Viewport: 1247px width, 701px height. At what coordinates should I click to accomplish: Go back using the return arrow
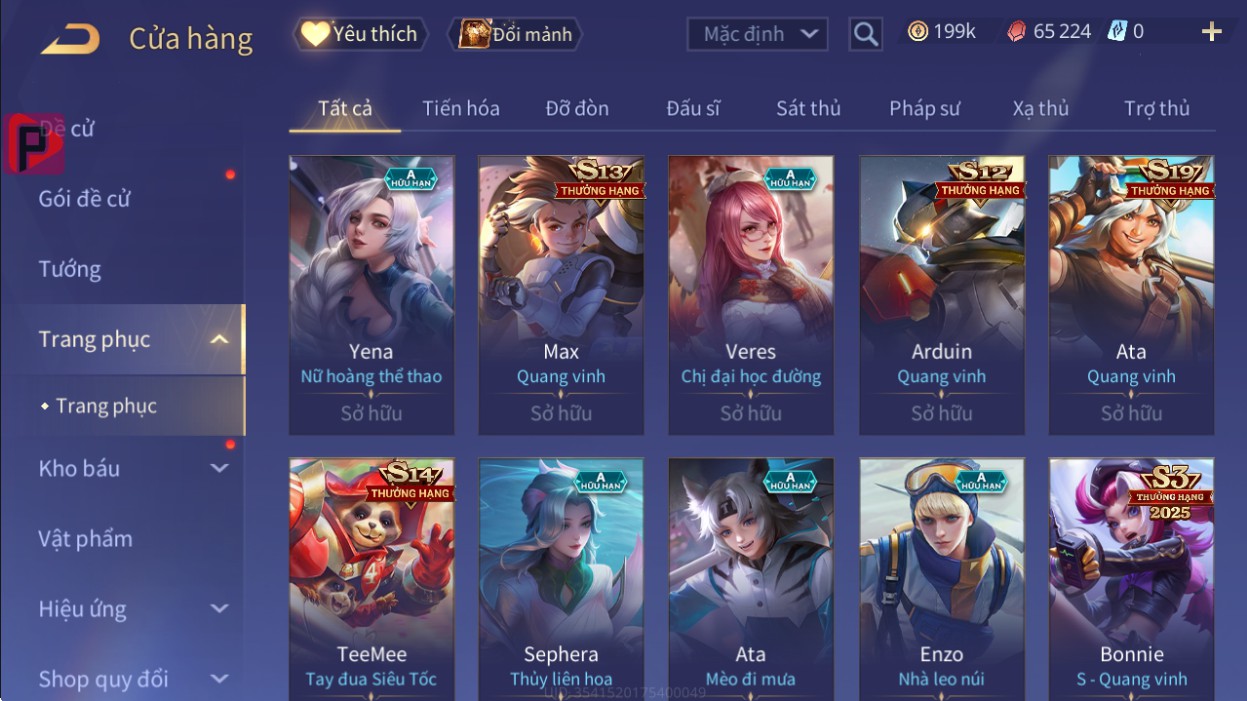(x=70, y=39)
